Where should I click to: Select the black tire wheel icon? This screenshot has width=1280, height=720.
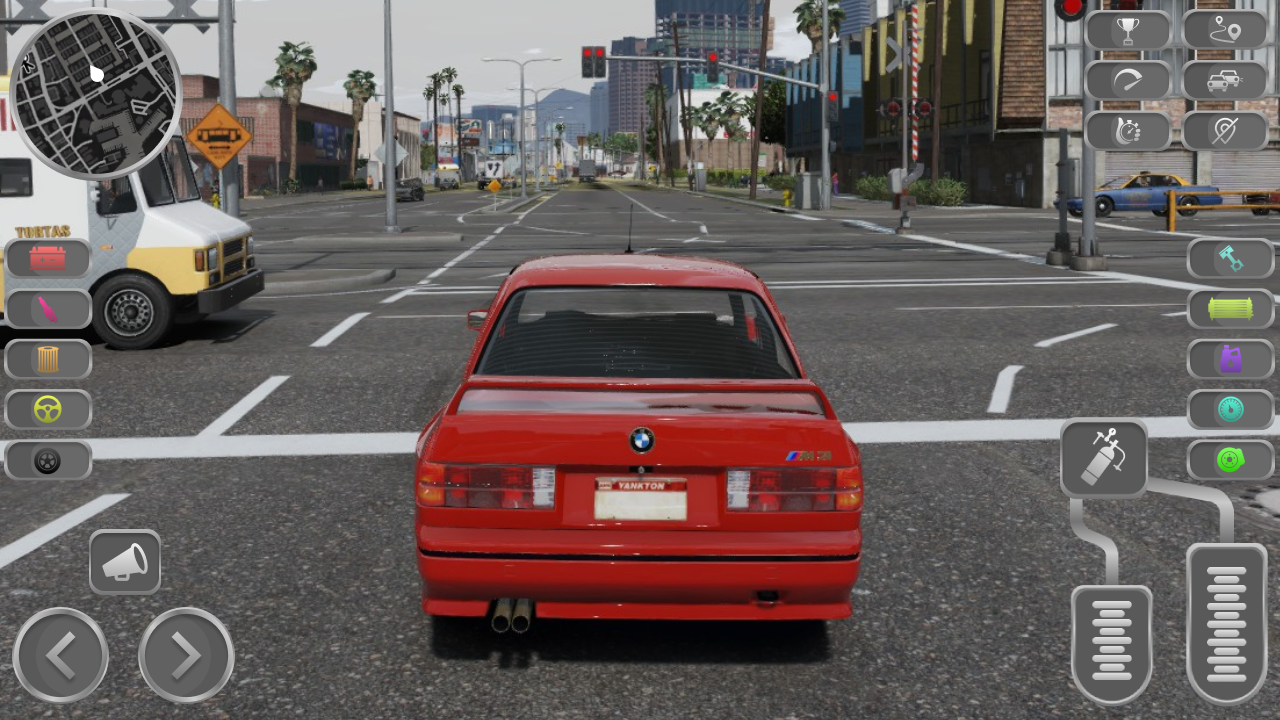click(x=47, y=460)
